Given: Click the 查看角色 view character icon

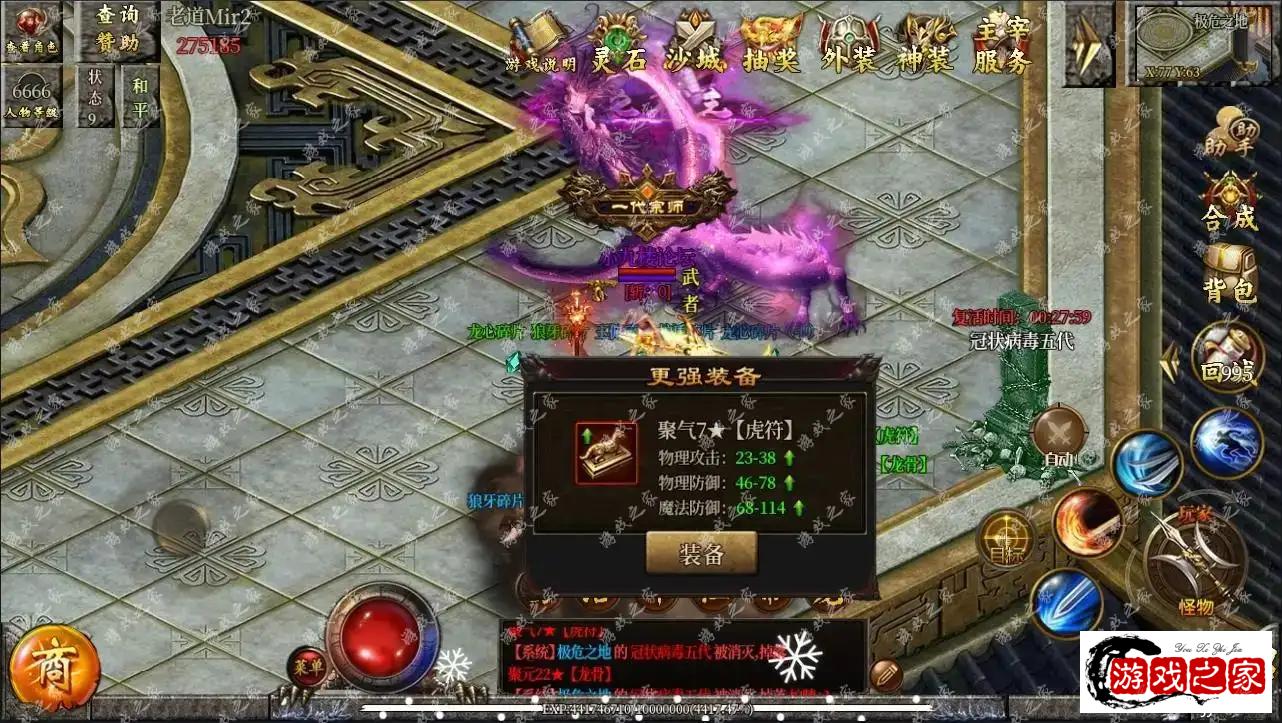Looking at the screenshot, I should (x=32, y=30).
